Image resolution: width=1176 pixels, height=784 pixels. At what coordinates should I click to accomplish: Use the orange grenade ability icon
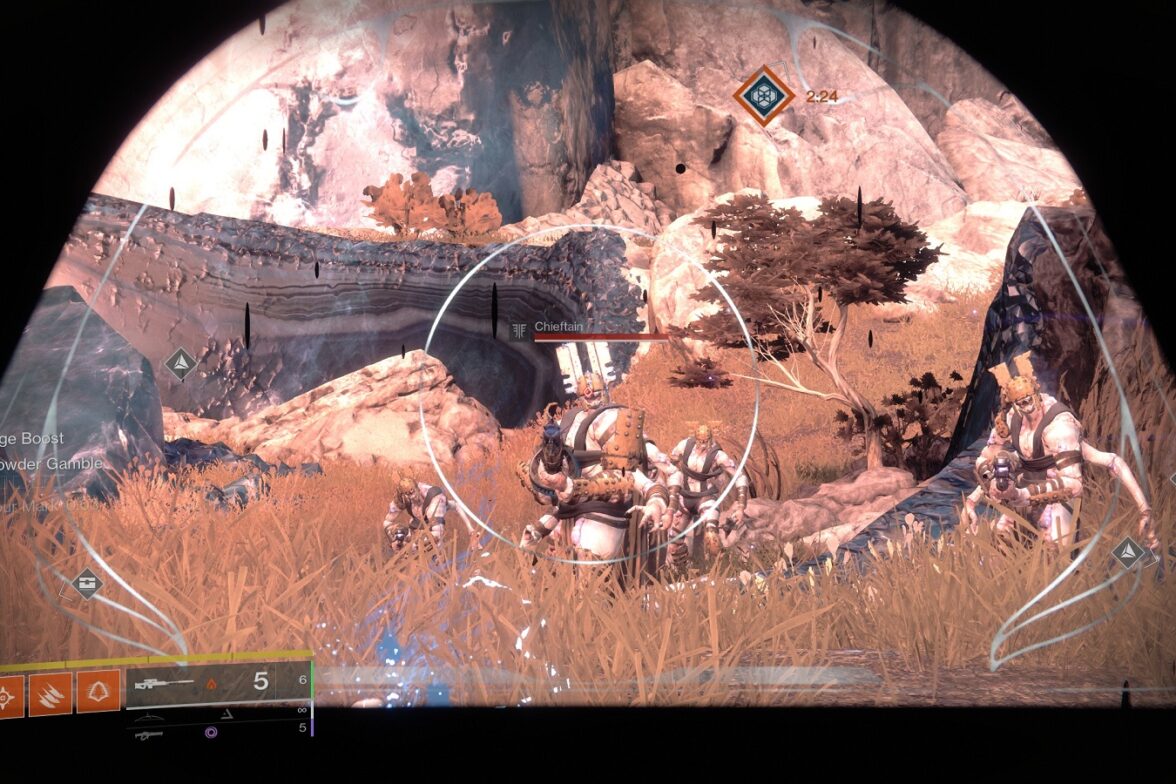click(x=8, y=694)
